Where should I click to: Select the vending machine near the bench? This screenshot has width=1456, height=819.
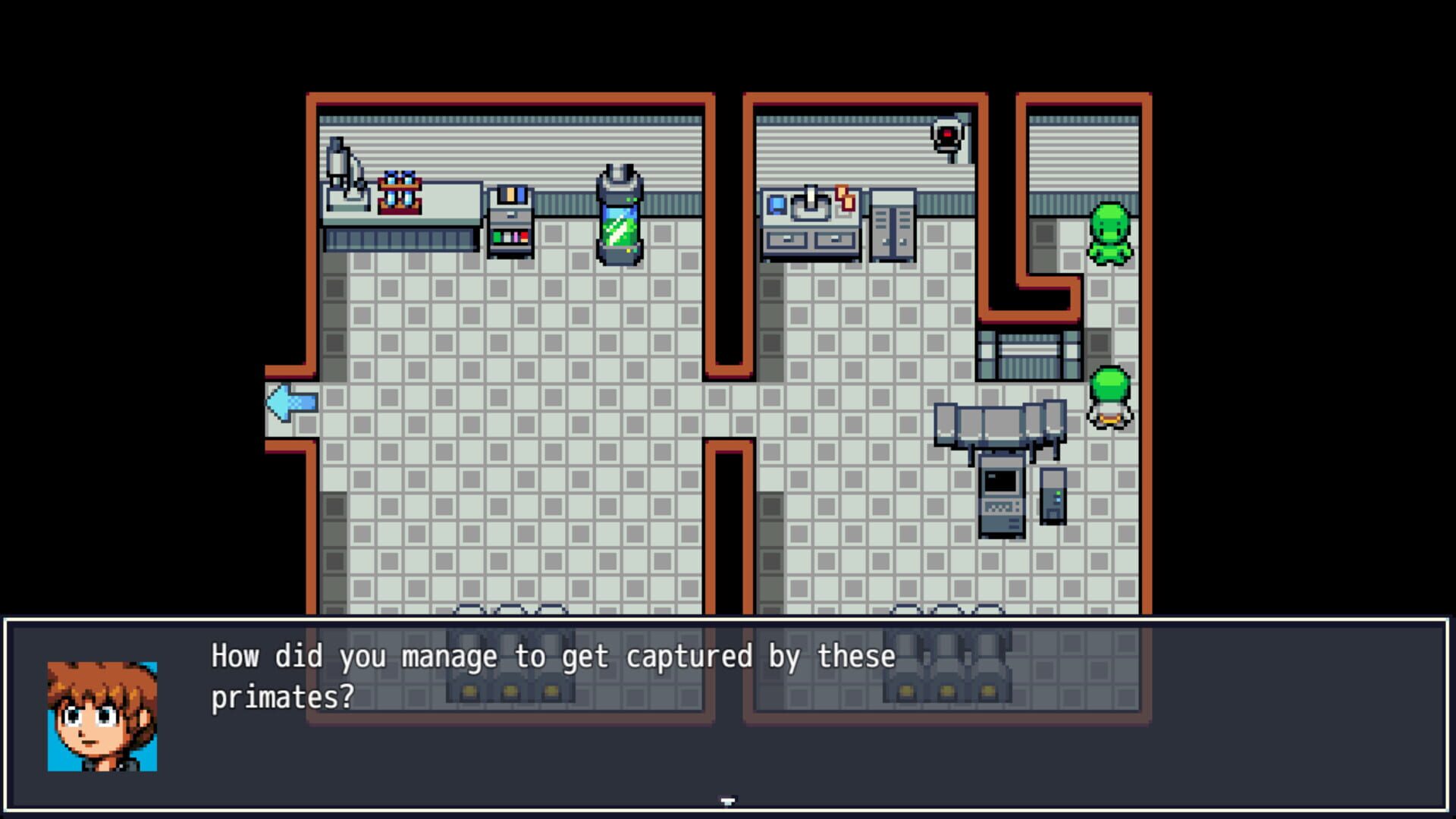(510, 224)
